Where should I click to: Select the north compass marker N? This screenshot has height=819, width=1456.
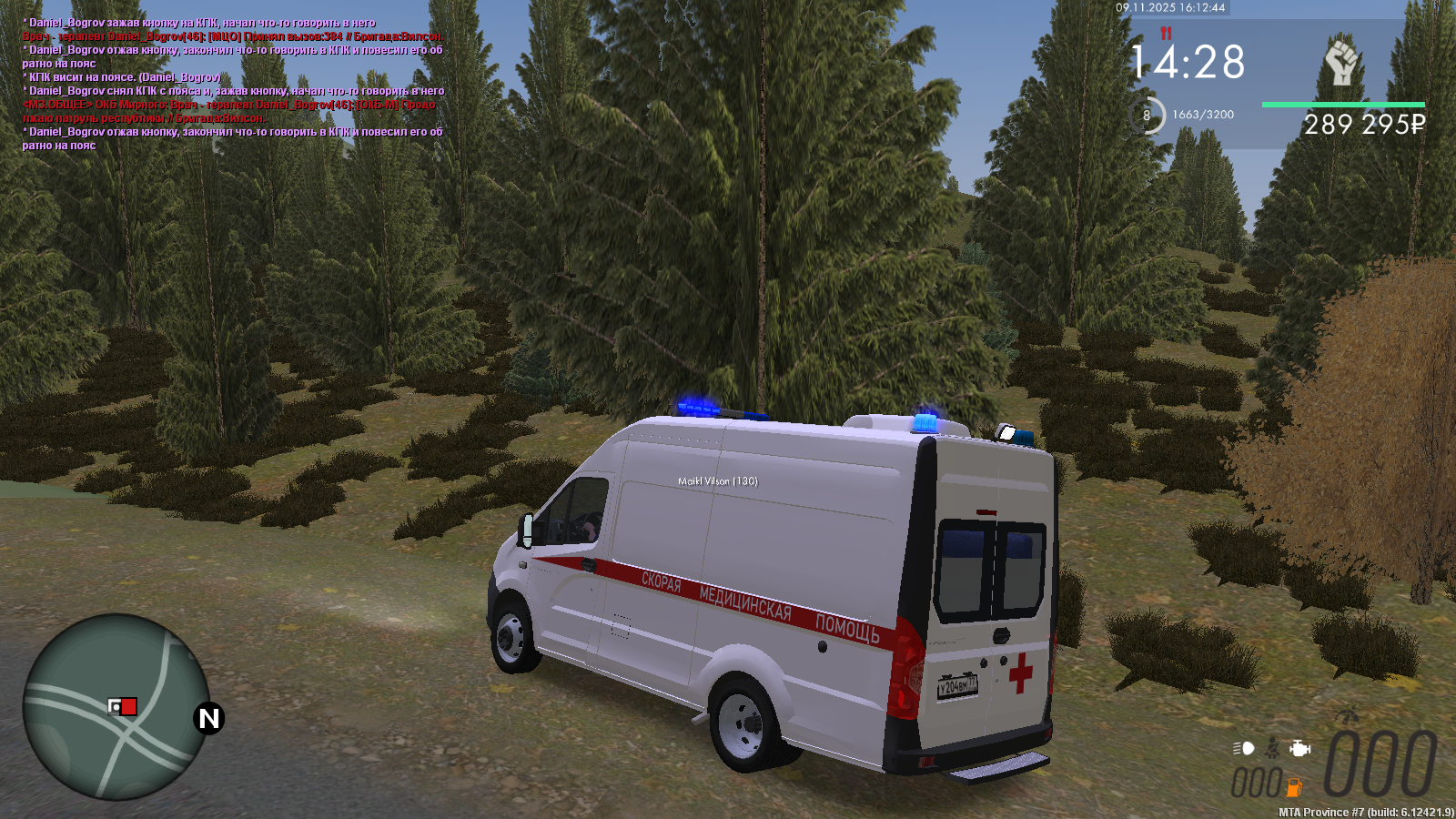coord(209,719)
